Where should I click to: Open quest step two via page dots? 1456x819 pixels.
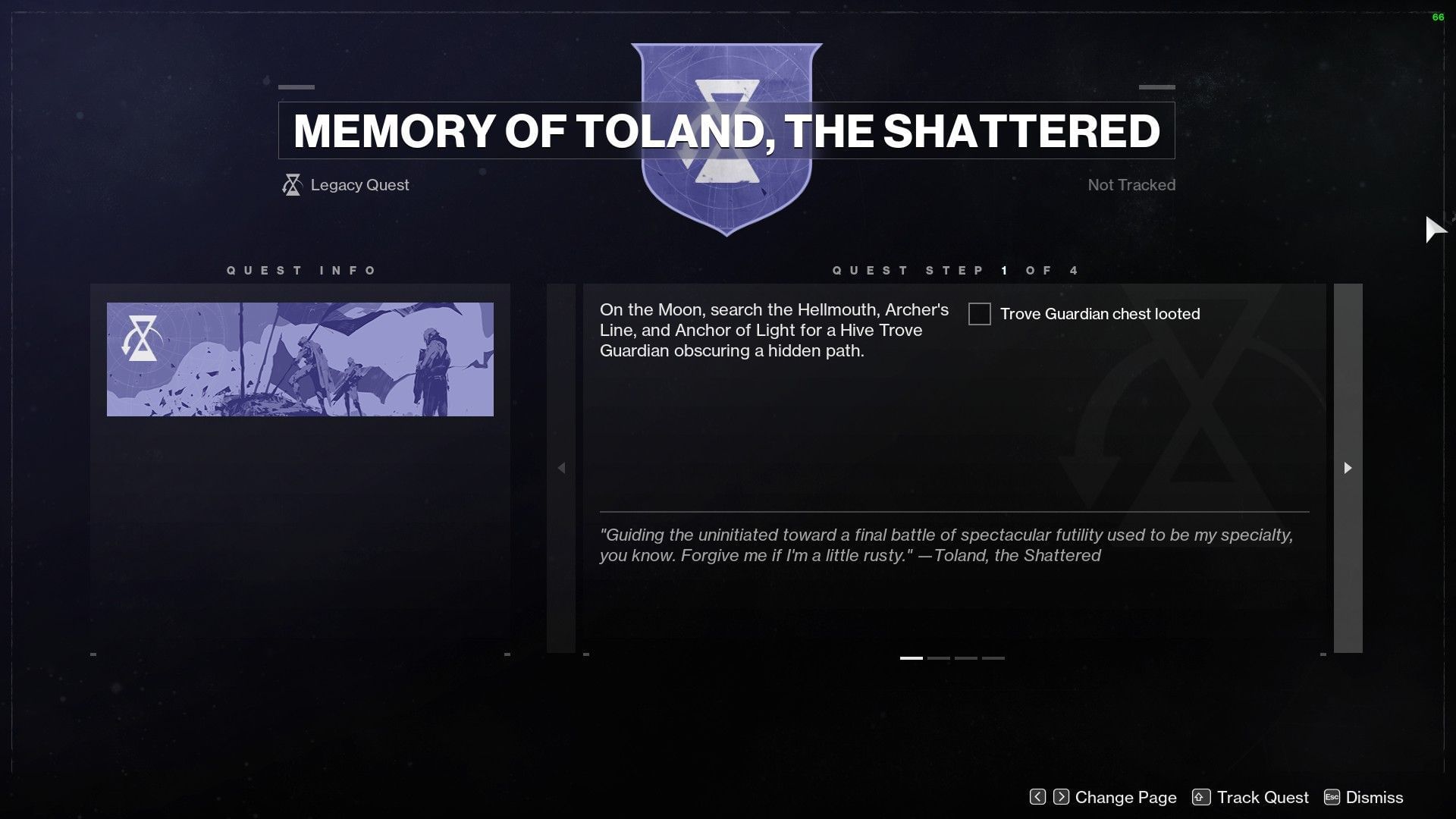tap(938, 657)
